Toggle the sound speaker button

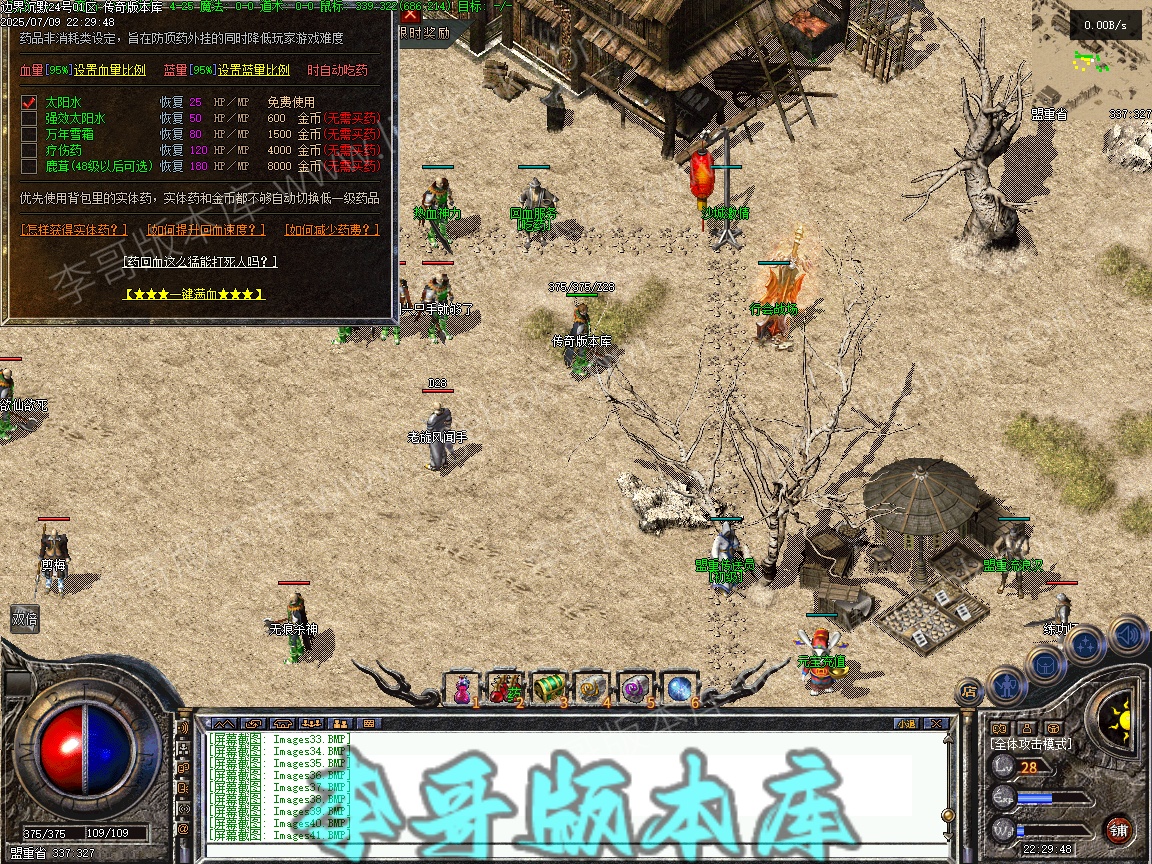(x=1126, y=633)
